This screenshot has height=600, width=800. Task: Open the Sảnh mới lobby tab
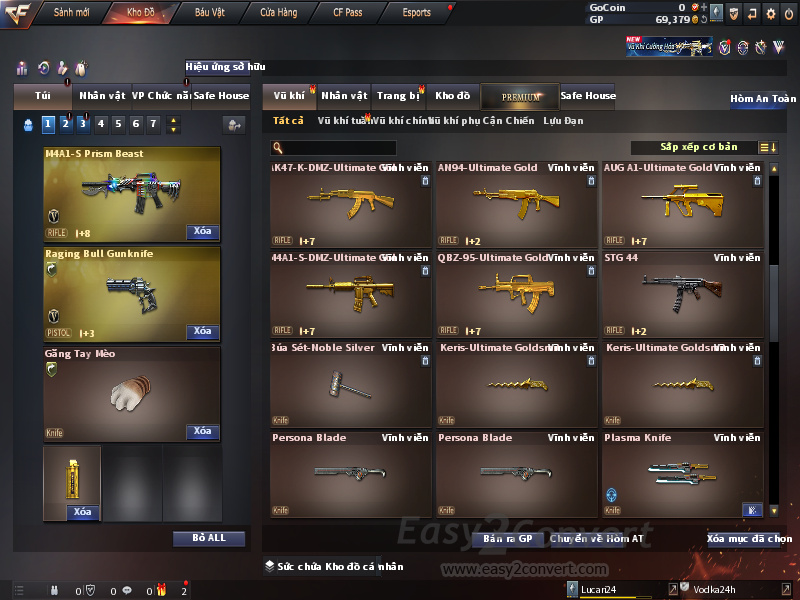tap(71, 13)
